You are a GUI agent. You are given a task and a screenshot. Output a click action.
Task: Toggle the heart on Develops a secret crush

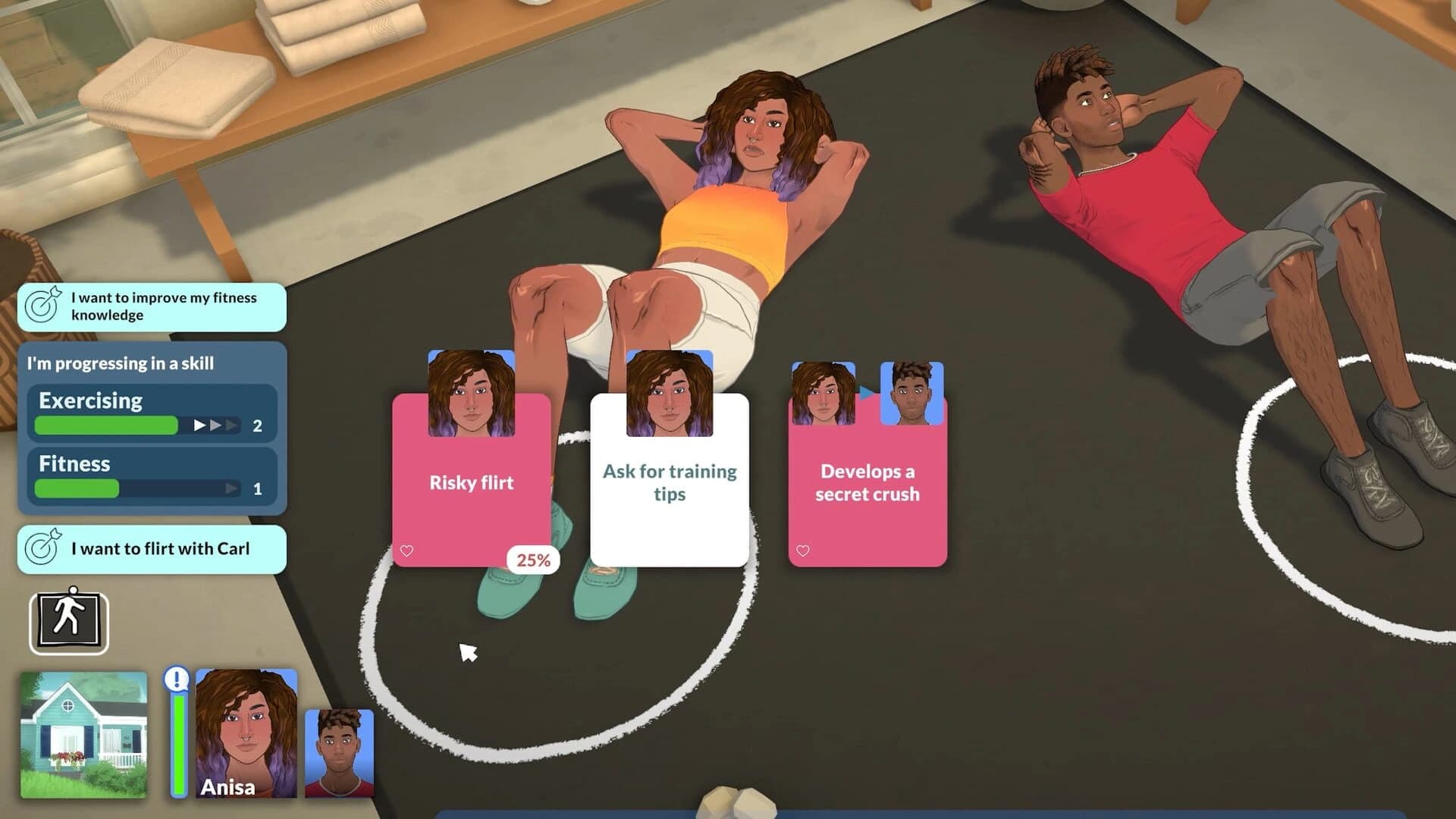803,551
